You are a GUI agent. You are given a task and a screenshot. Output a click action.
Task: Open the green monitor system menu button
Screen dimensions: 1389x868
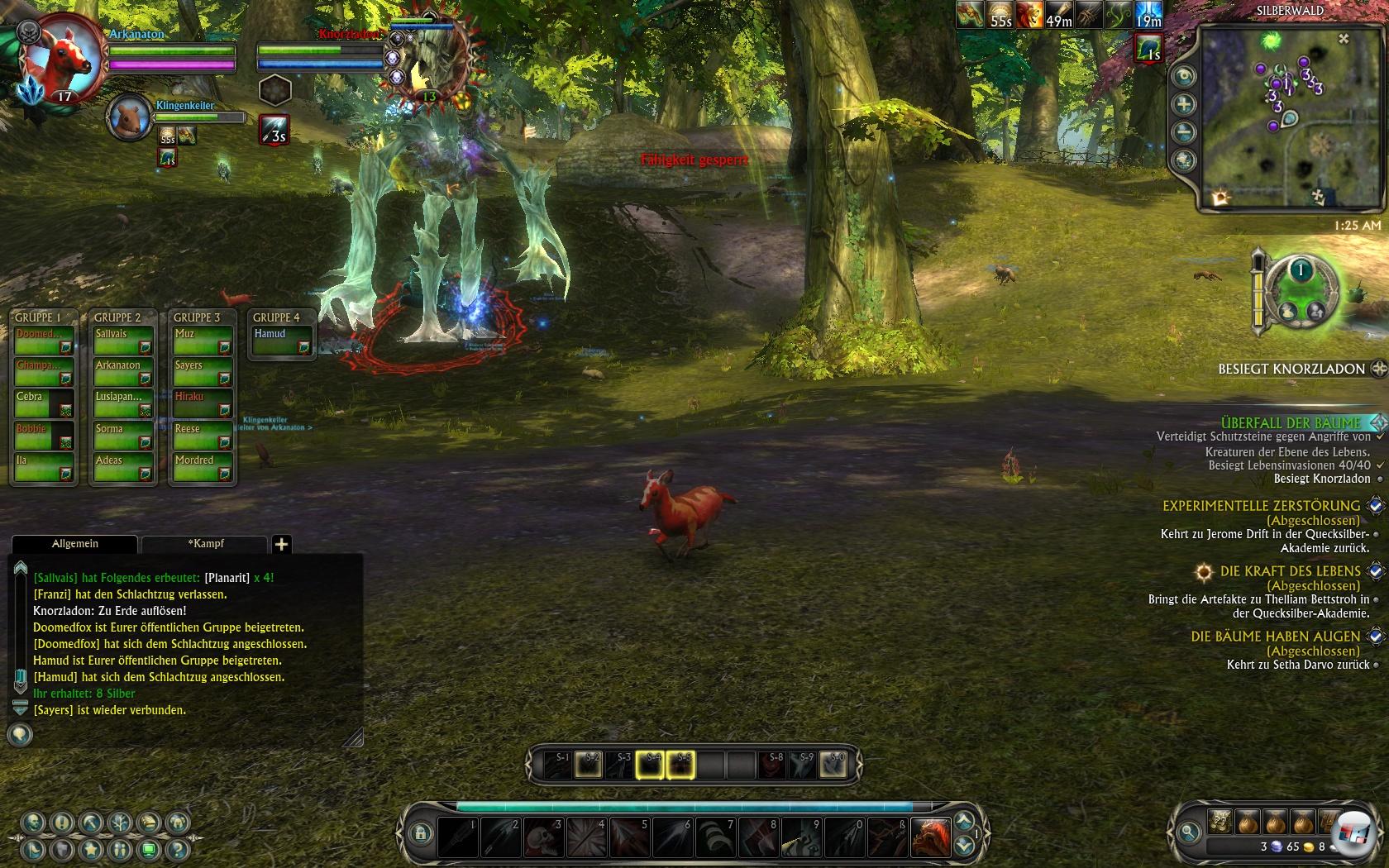coord(149,849)
